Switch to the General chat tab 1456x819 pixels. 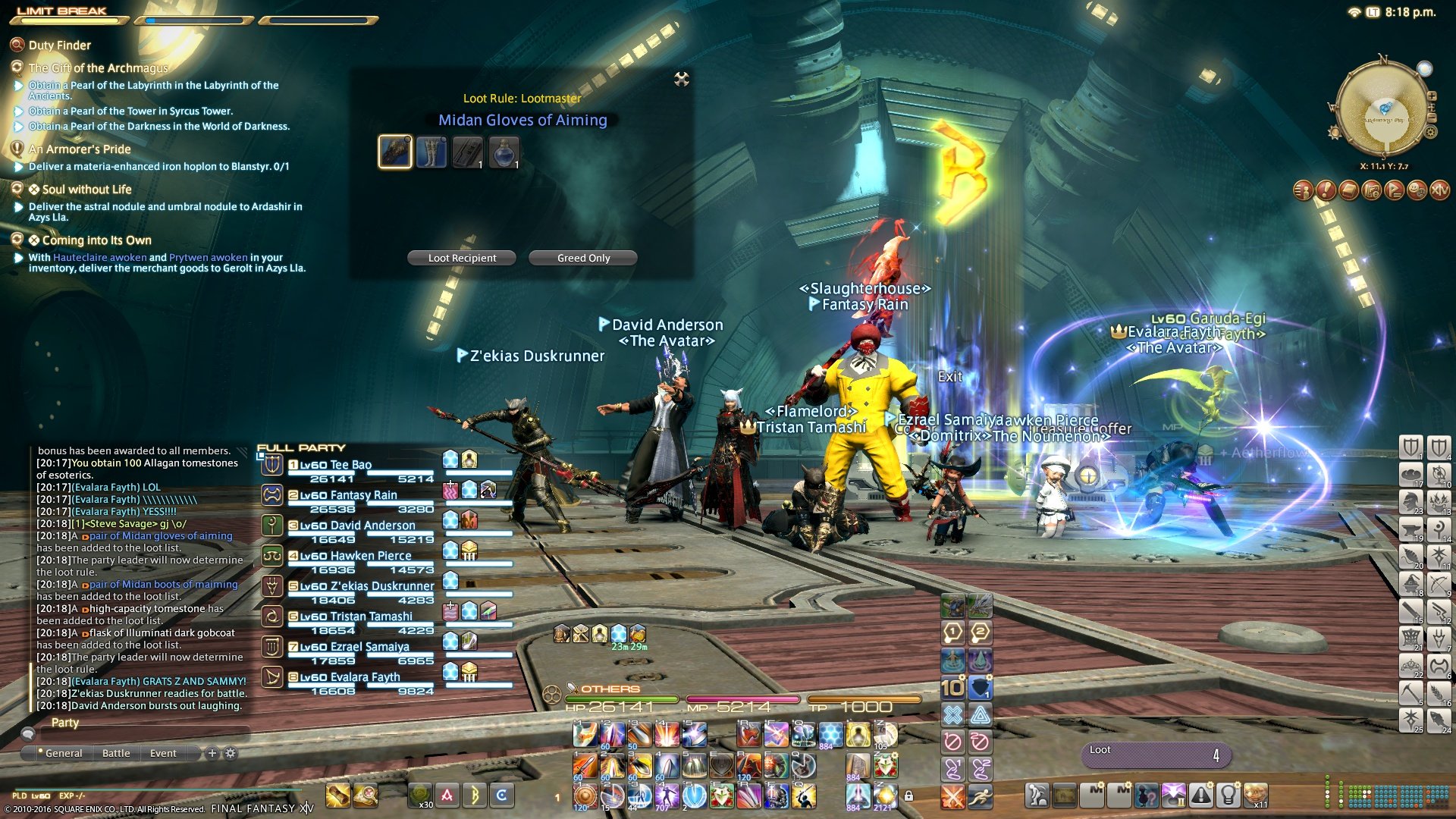pos(63,753)
